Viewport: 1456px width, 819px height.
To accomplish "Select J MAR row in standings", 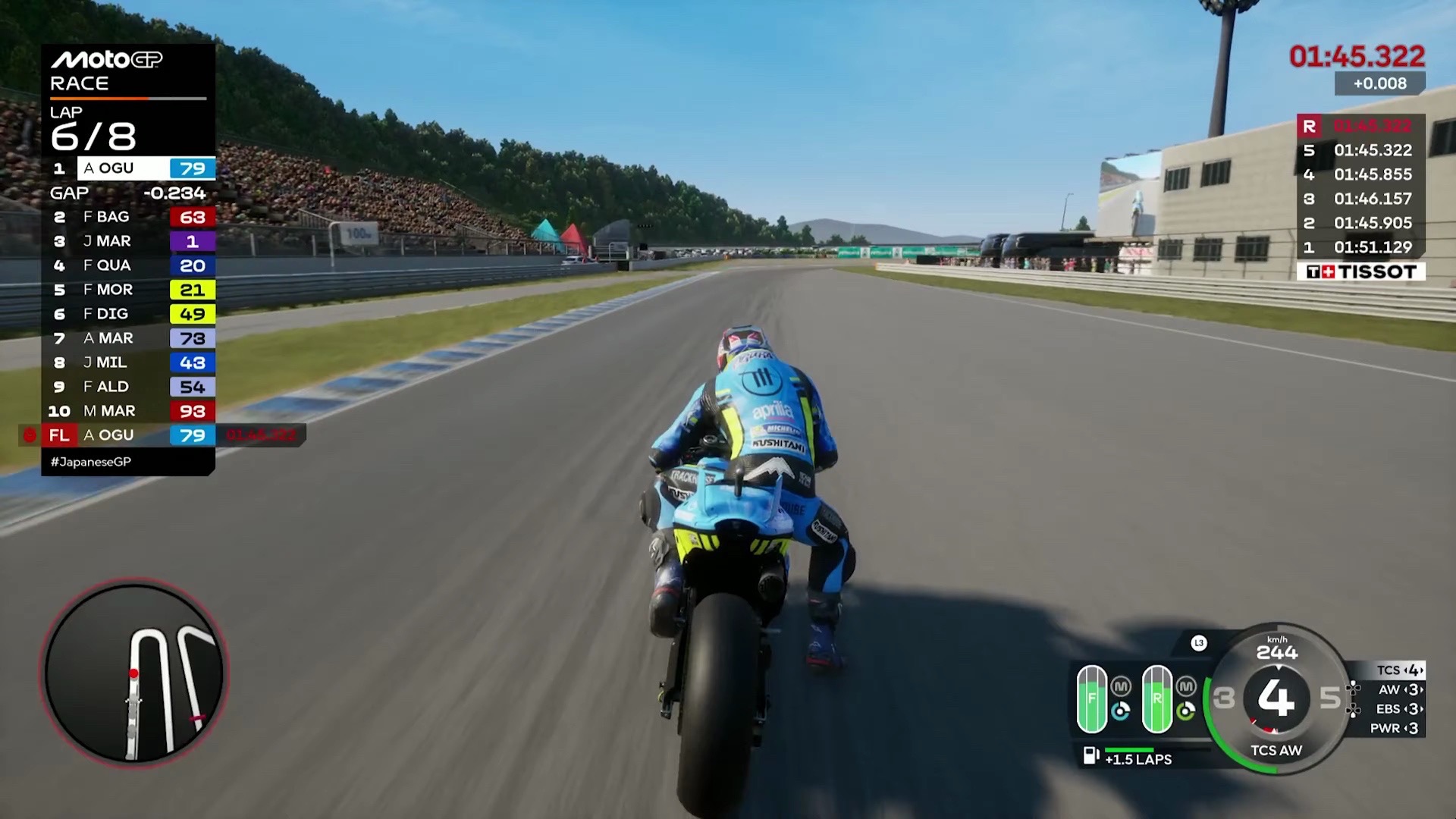I will pyautogui.click(x=129, y=241).
